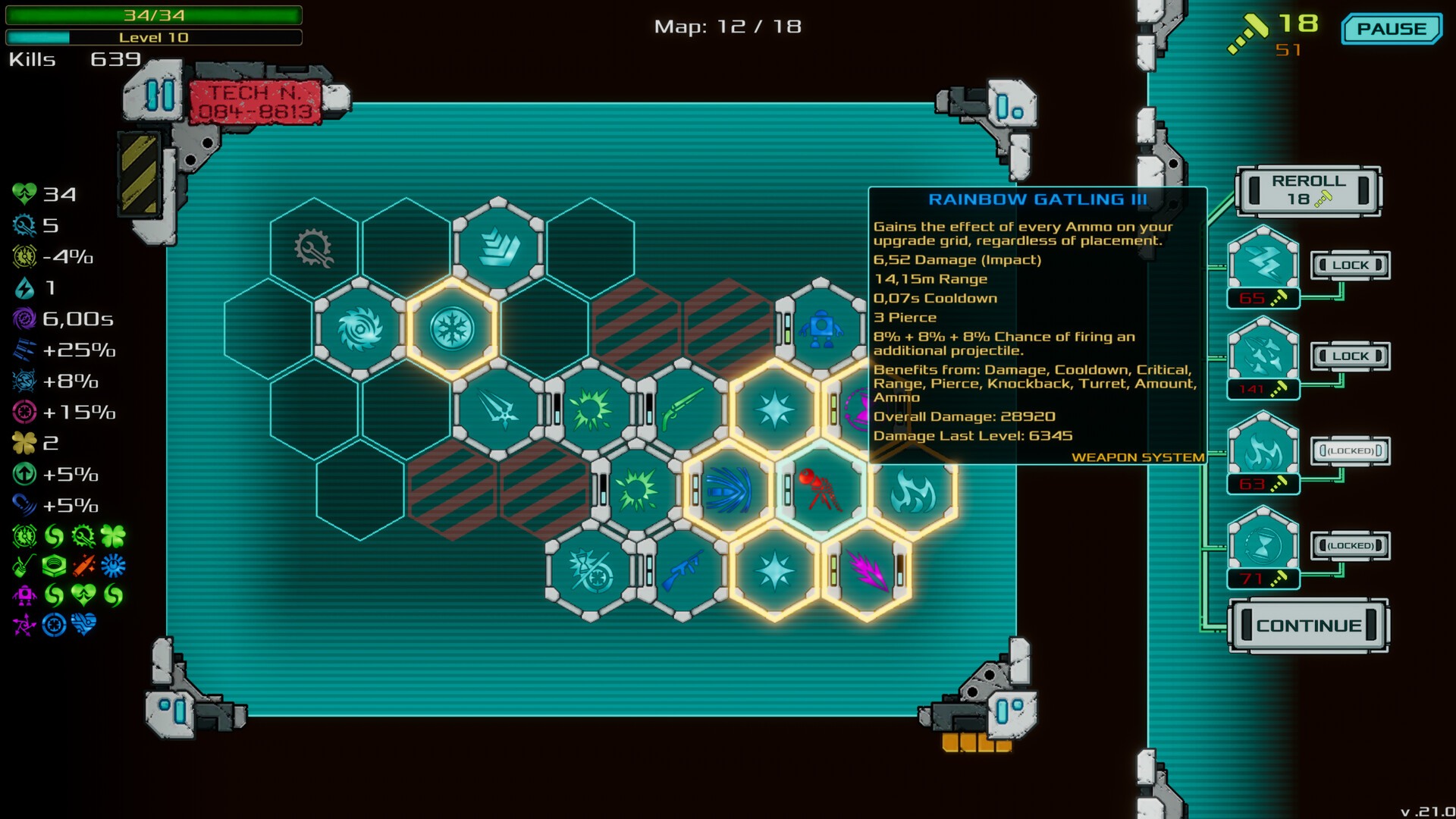Click the green heart health icon showing 34
Viewport: 1456px width, 819px height.
pos(24,193)
